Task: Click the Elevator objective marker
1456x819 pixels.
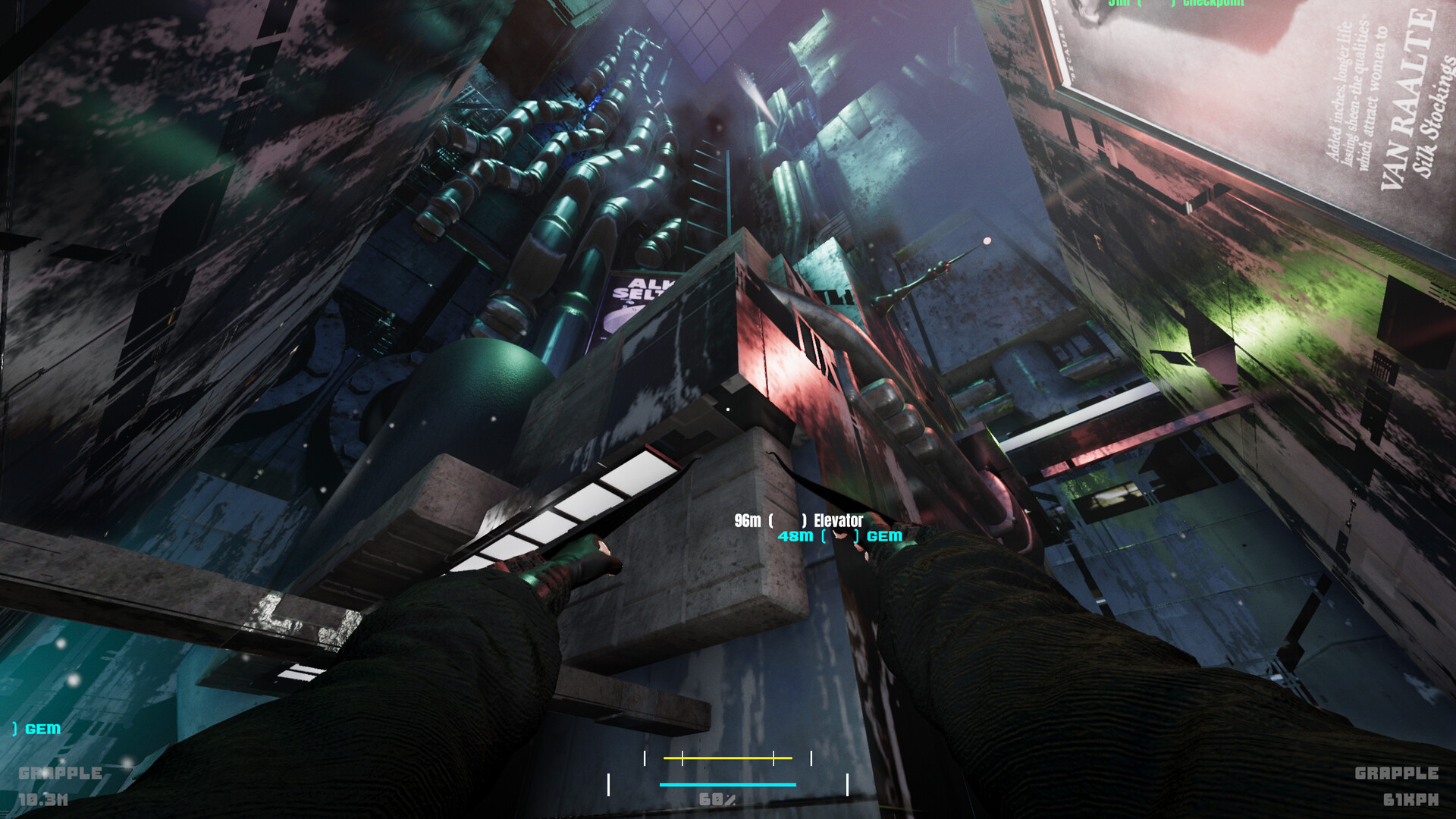Action: click(789, 521)
